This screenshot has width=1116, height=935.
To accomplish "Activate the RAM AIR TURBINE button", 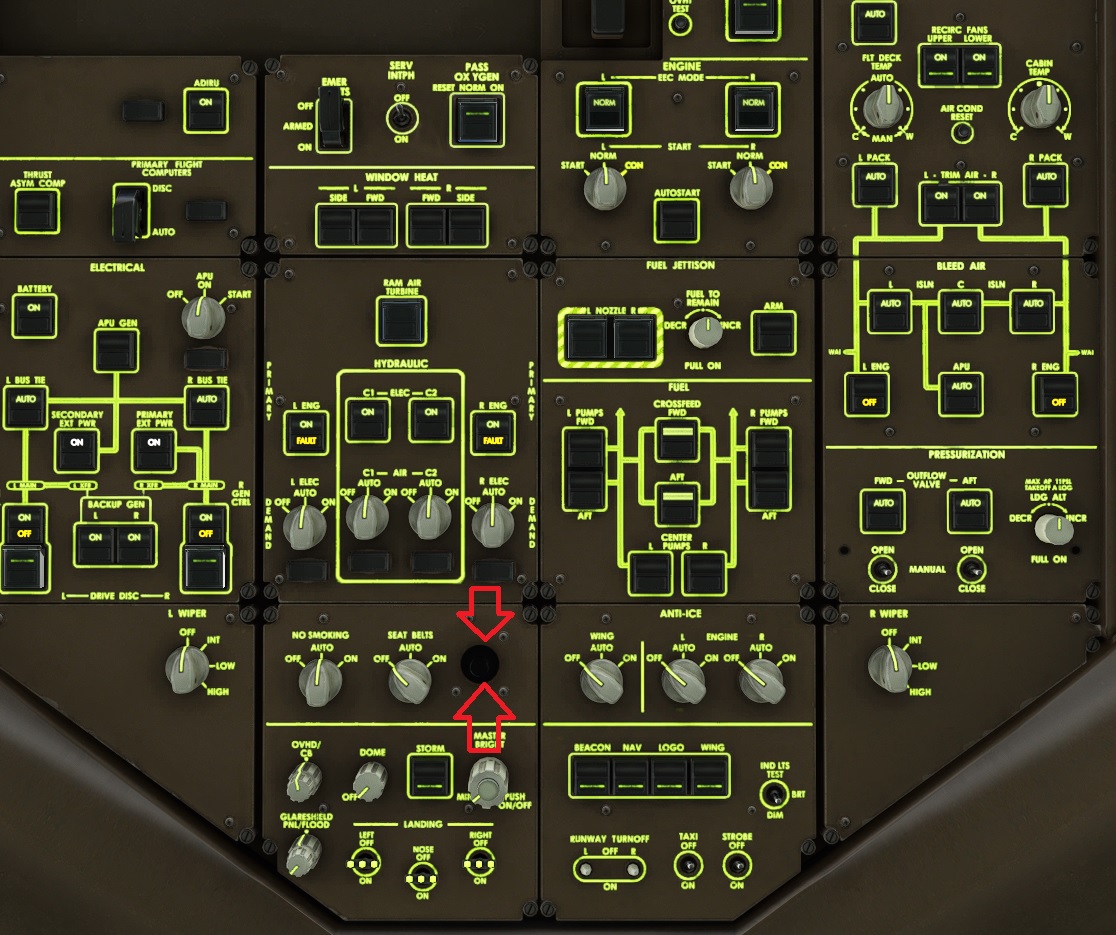I will (400, 321).
